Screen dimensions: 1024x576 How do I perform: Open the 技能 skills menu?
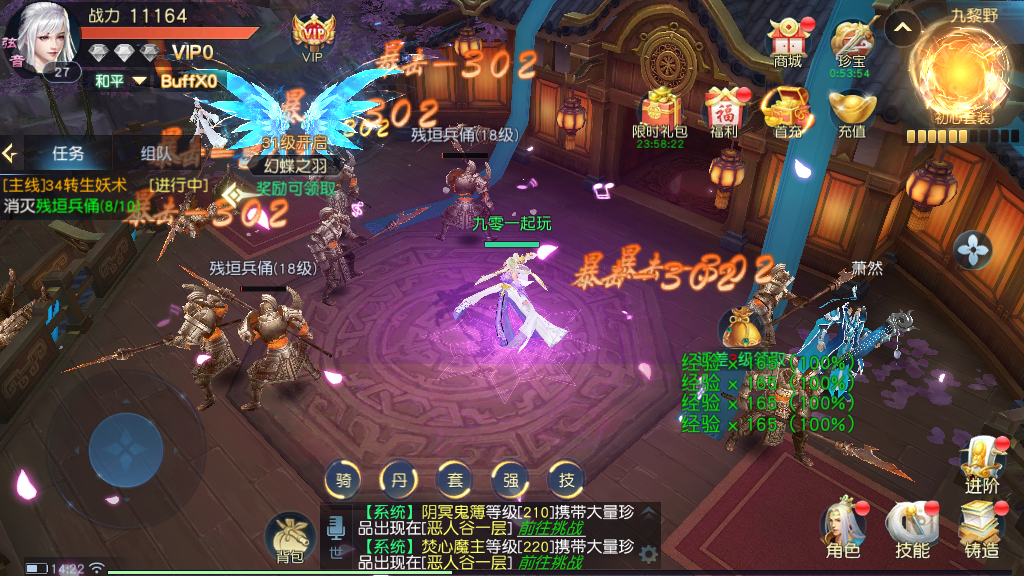point(911,528)
